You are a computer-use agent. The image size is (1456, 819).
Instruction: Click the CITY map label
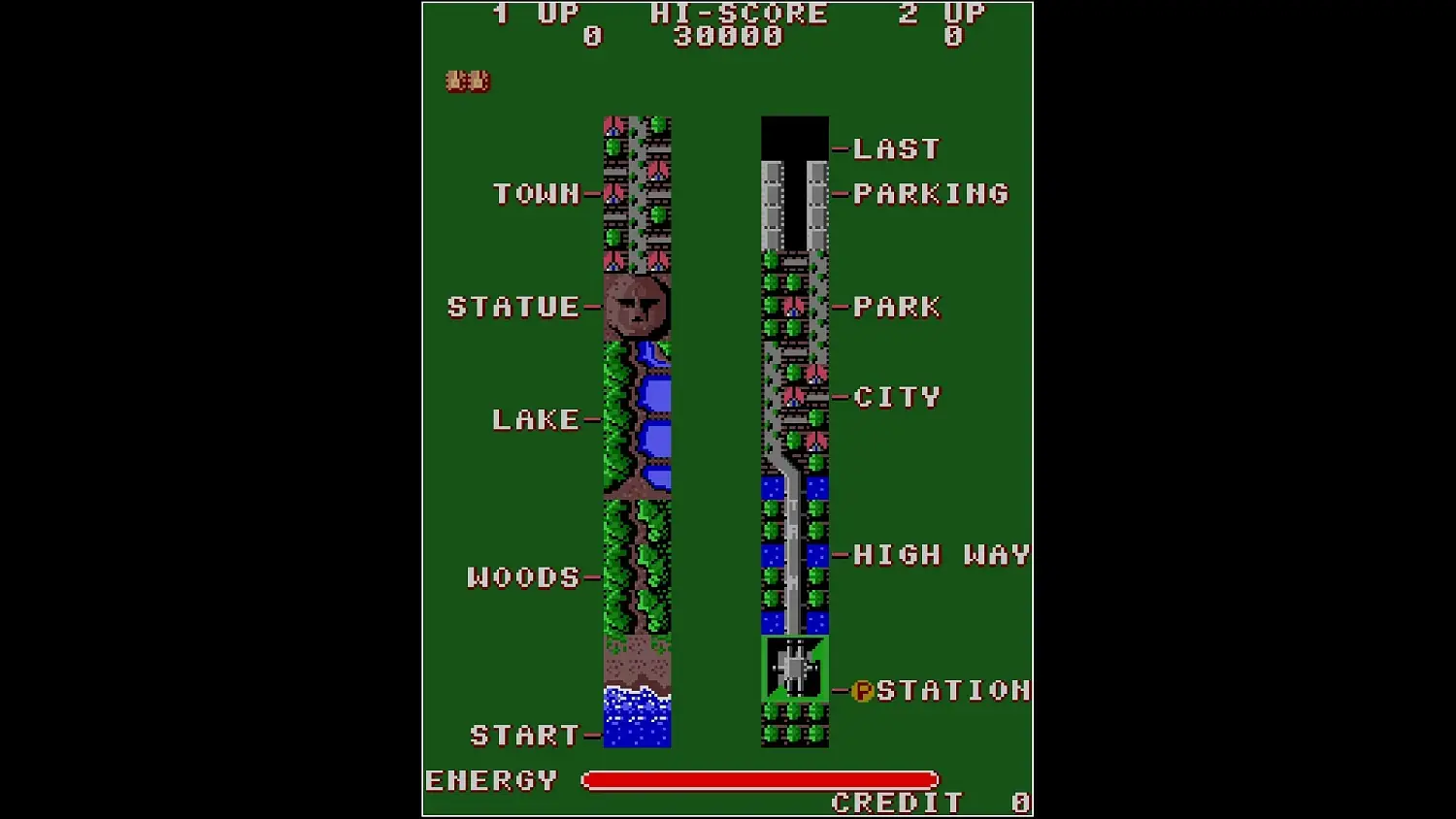coord(895,396)
